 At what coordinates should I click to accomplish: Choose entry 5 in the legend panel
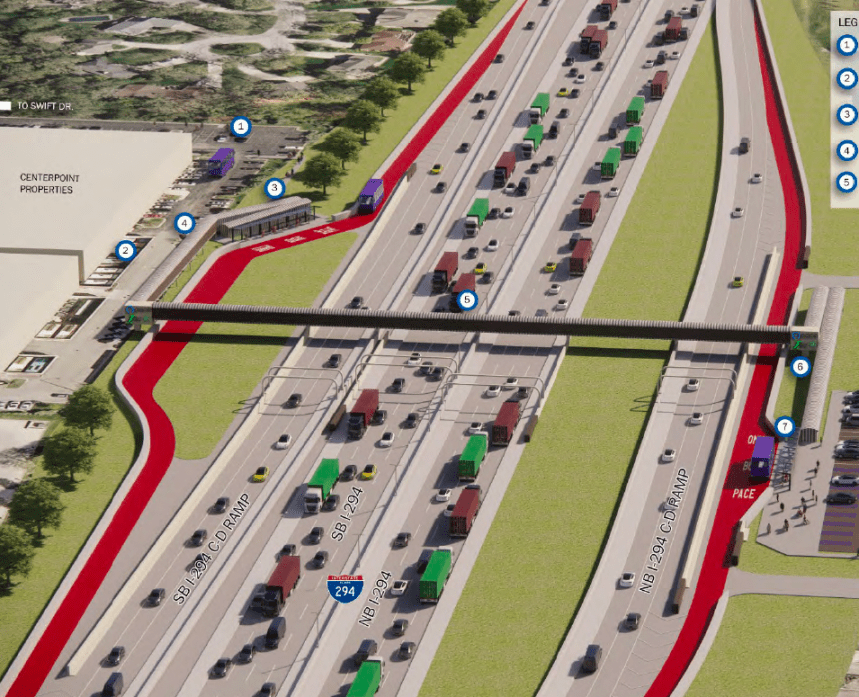(847, 182)
